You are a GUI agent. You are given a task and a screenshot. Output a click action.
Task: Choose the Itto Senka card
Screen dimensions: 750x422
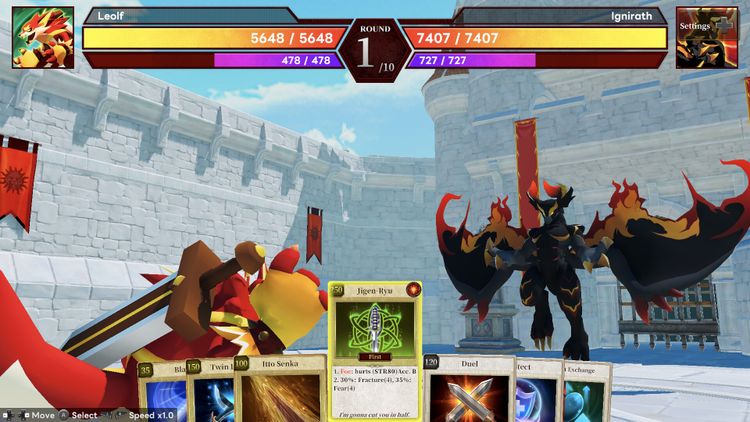coord(280,392)
